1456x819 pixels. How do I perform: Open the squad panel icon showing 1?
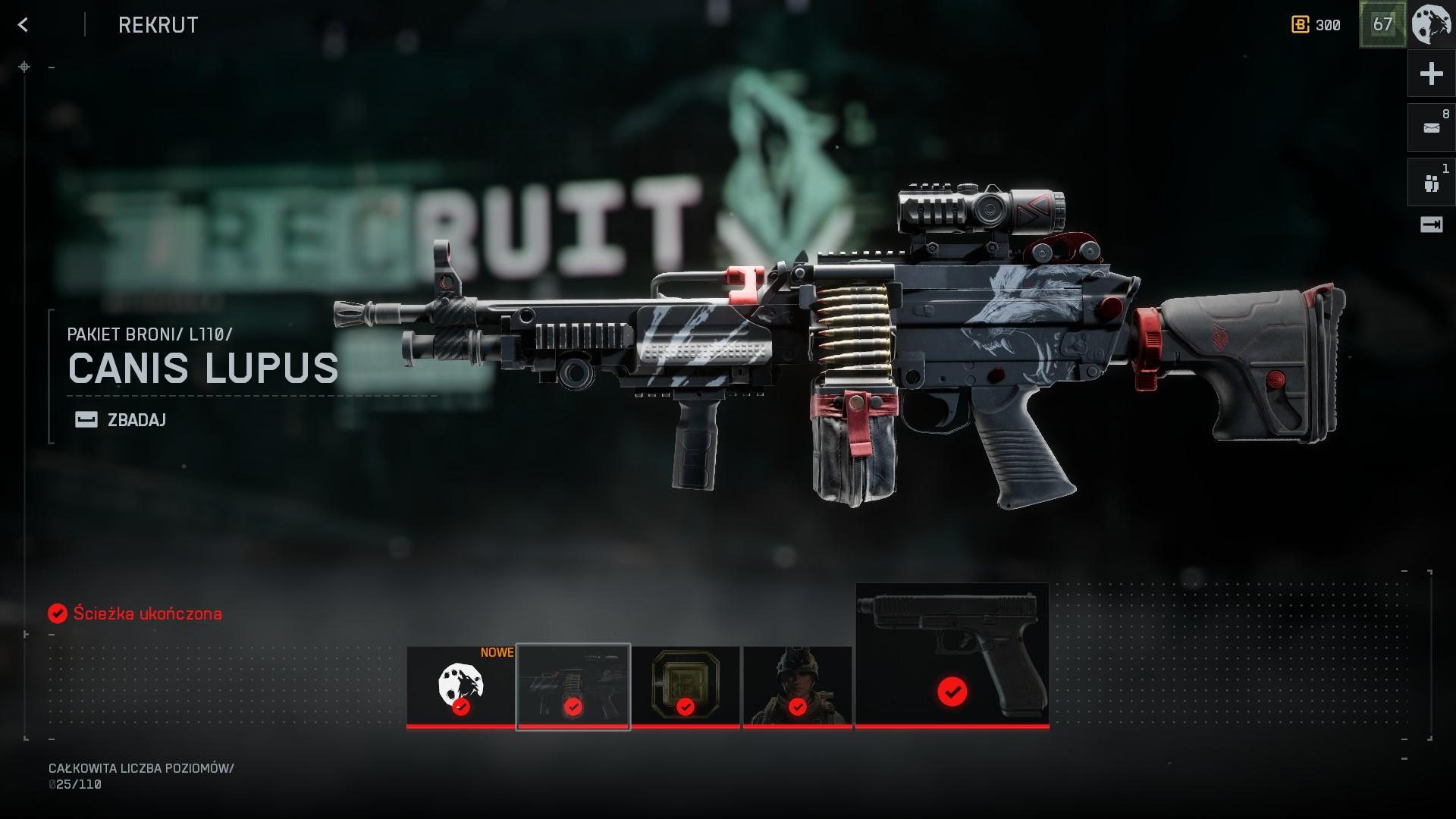tap(1431, 182)
